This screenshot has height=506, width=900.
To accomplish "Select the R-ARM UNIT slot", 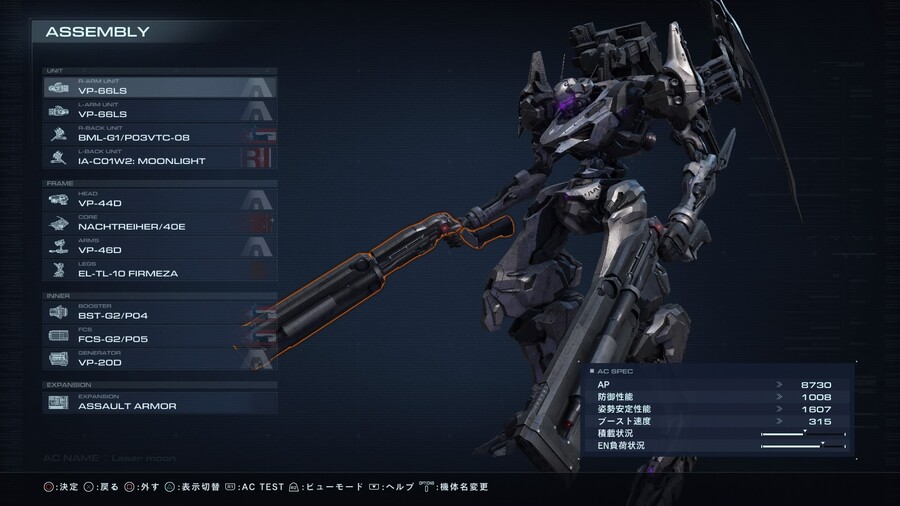I will coord(160,88).
